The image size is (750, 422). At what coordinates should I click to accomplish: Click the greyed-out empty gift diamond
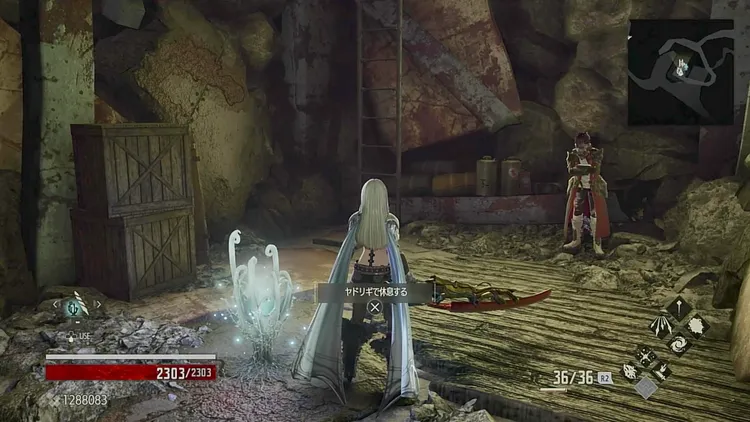(x=646, y=386)
